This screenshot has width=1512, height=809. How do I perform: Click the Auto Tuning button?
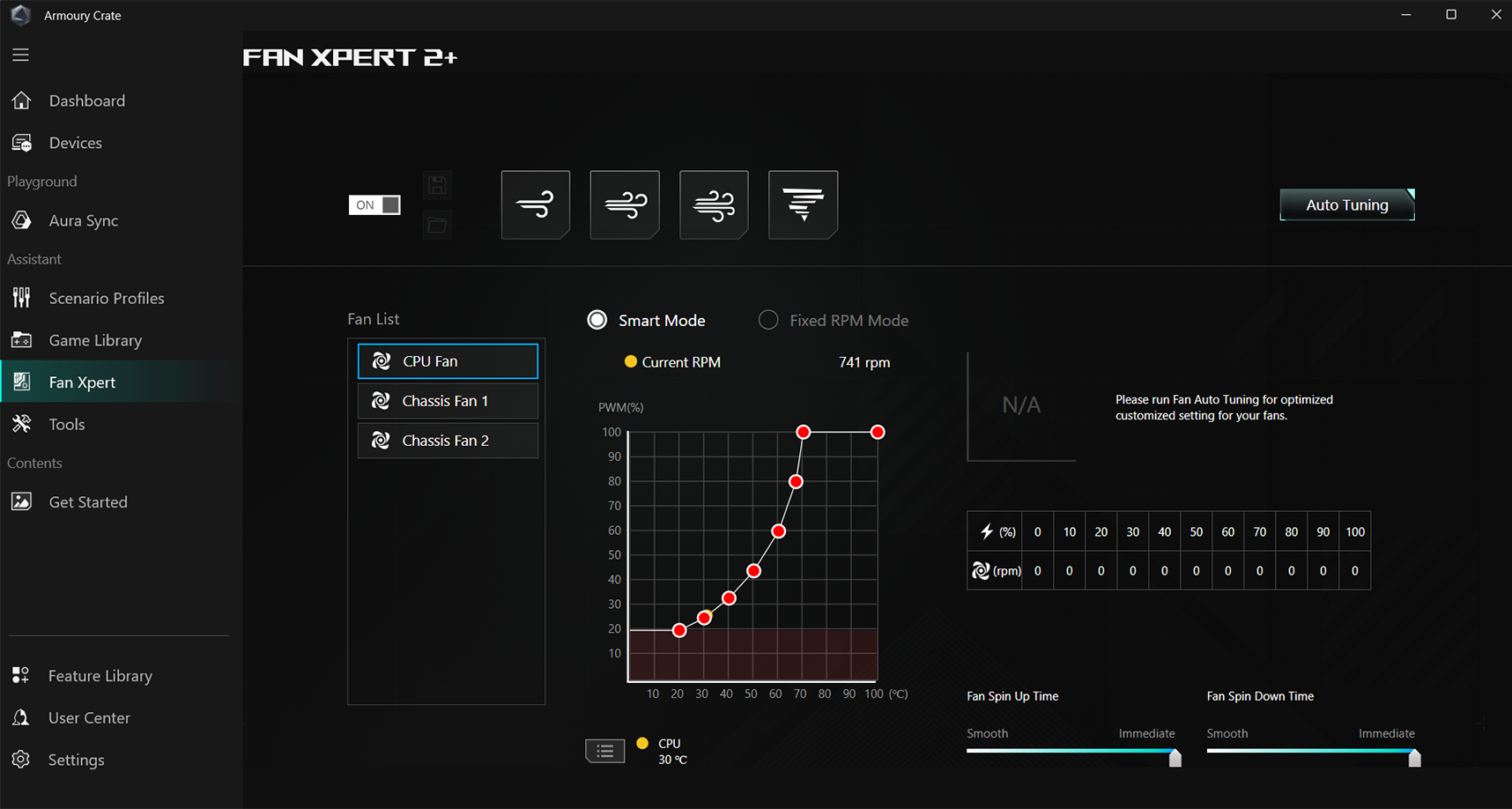[x=1346, y=204]
